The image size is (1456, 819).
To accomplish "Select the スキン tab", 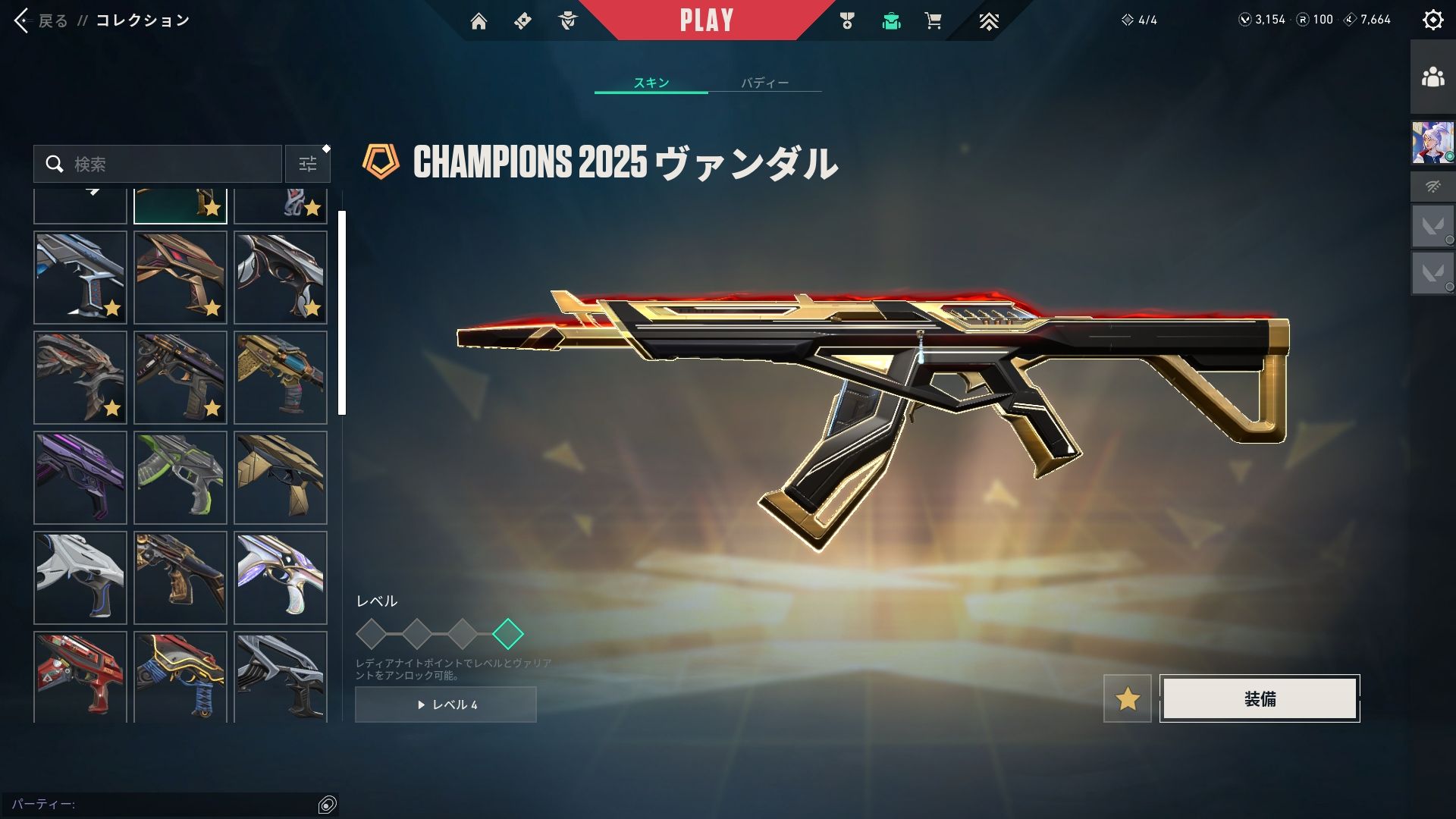I will click(651, 83).
